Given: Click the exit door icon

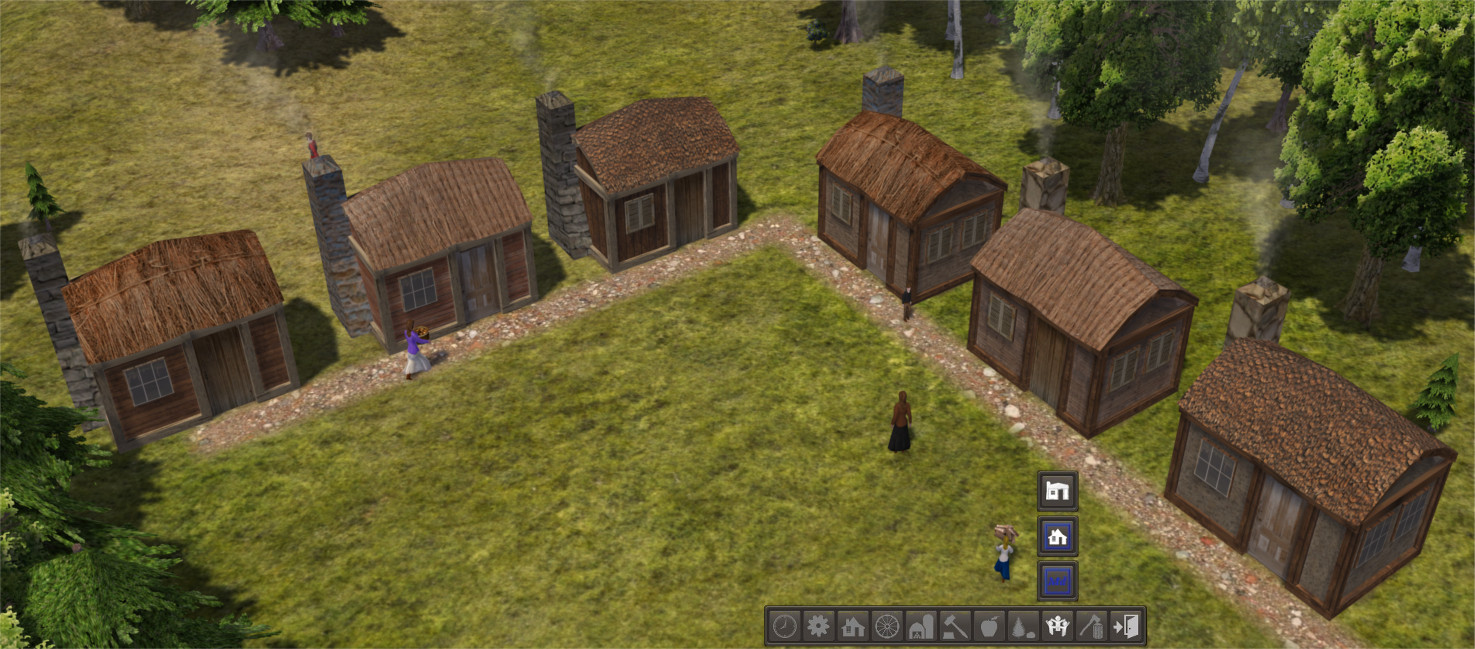Looking at the screenshot, I should tap(1126, 627).
